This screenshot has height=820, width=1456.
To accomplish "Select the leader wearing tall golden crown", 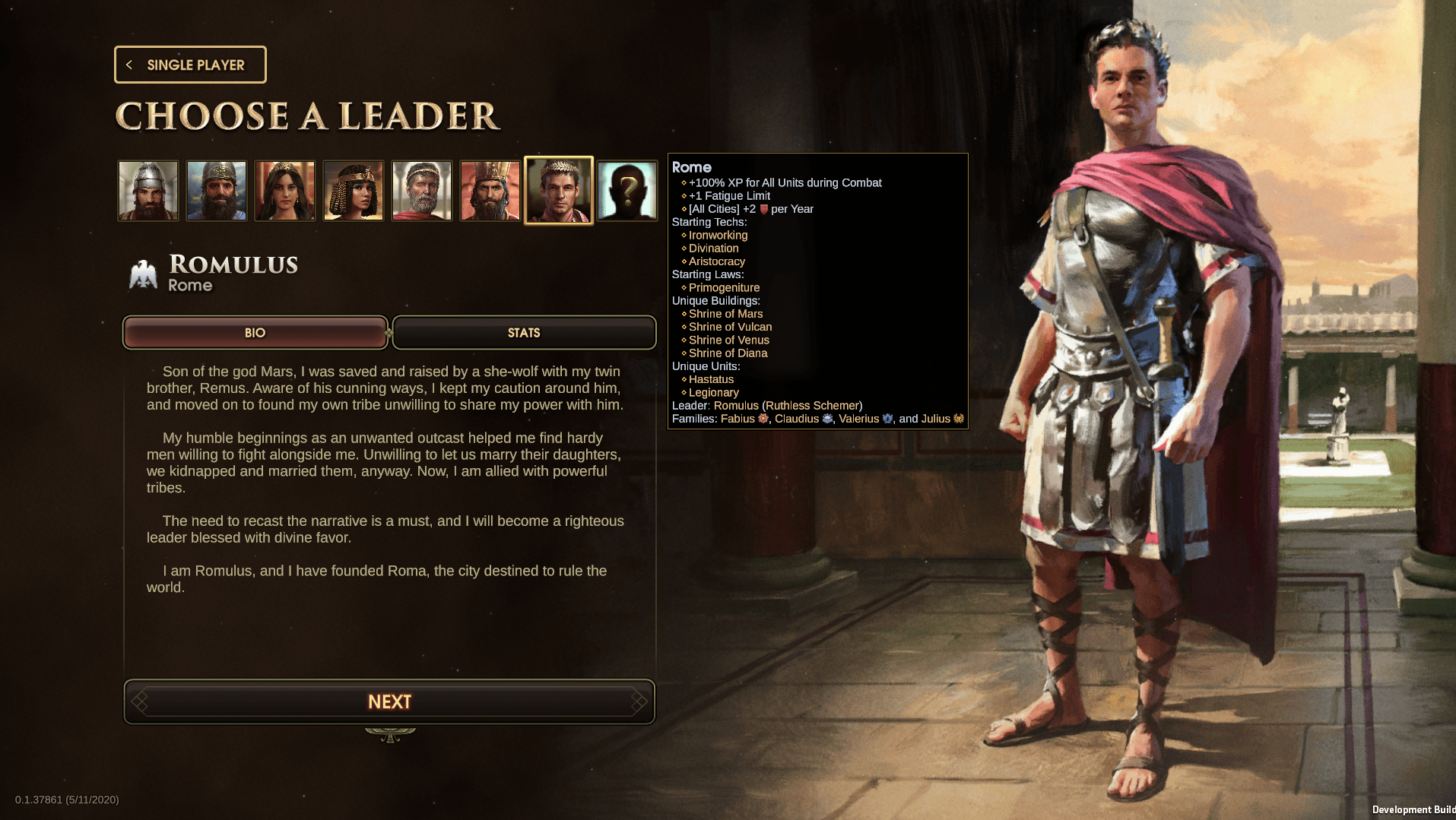I will click(x=490, y=190).
